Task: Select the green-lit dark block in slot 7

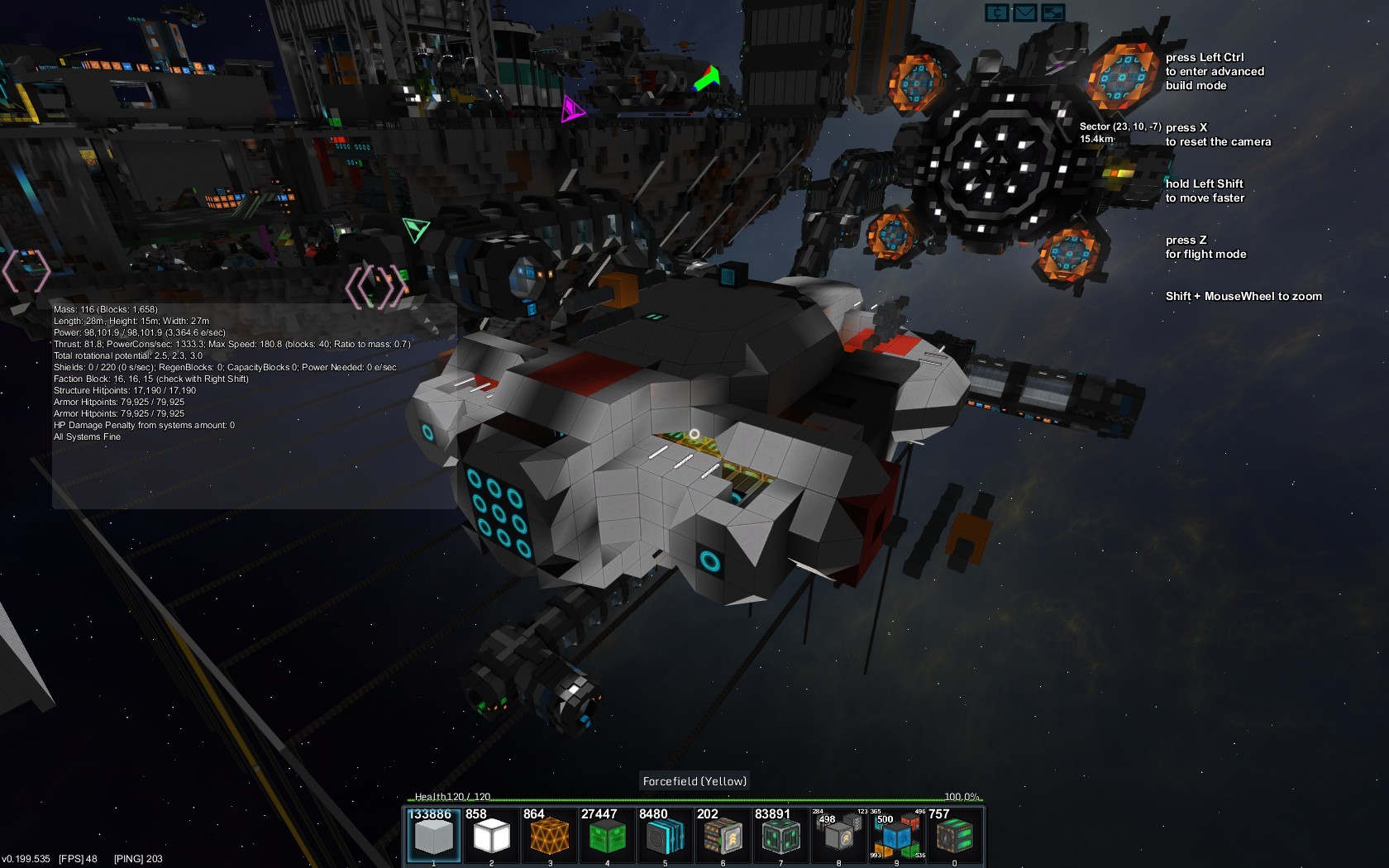Action: 780,836
